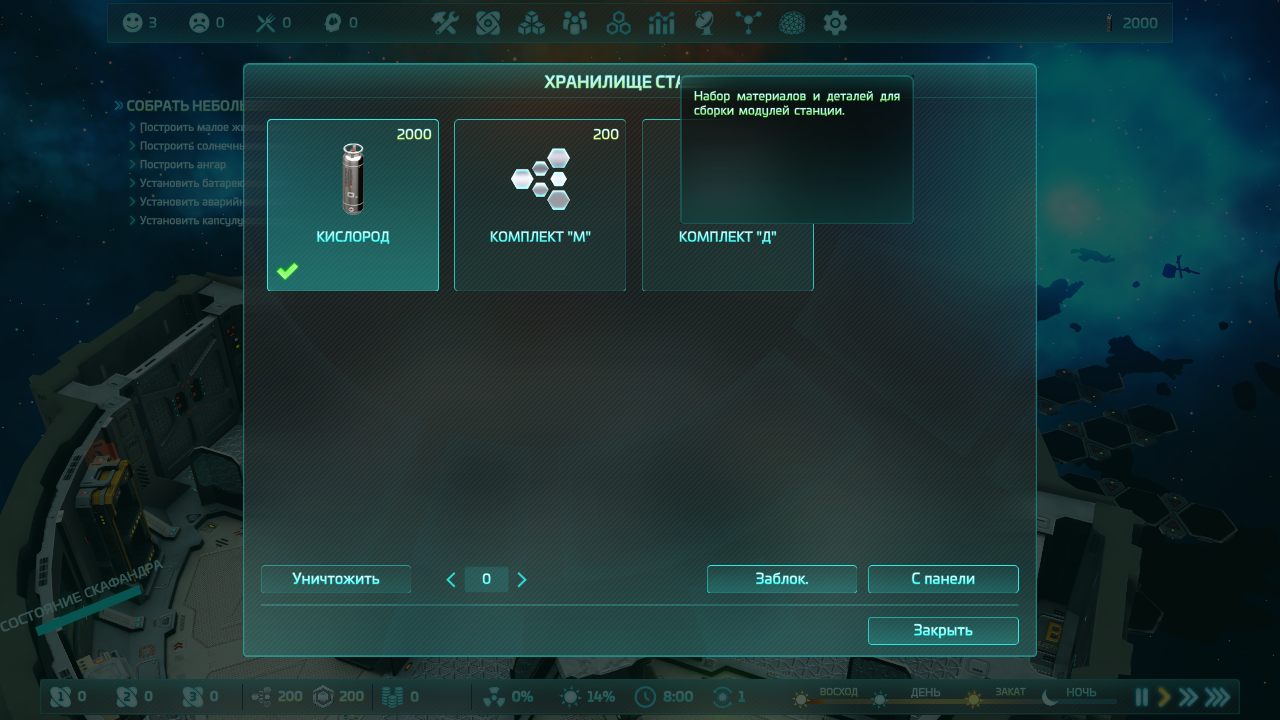Open the geodesic dome icon menu
The image size is (1280, 720).
pyautogui.click(x=792, y=23)
